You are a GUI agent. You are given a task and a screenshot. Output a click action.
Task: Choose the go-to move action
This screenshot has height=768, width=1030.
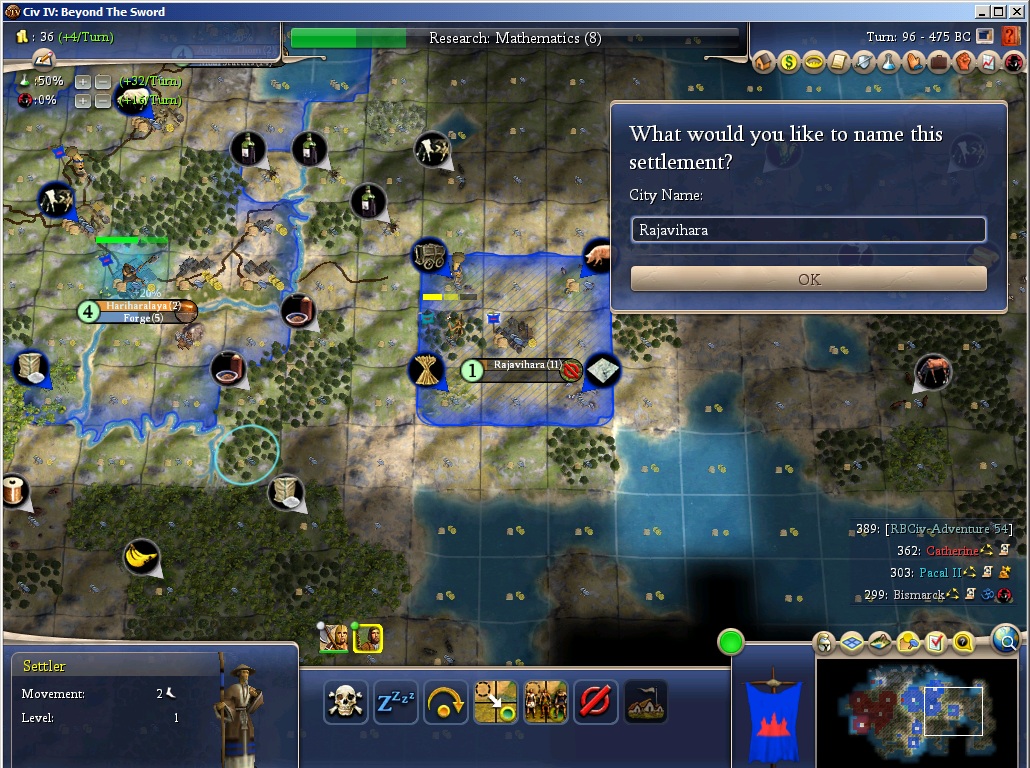(495, 702)
